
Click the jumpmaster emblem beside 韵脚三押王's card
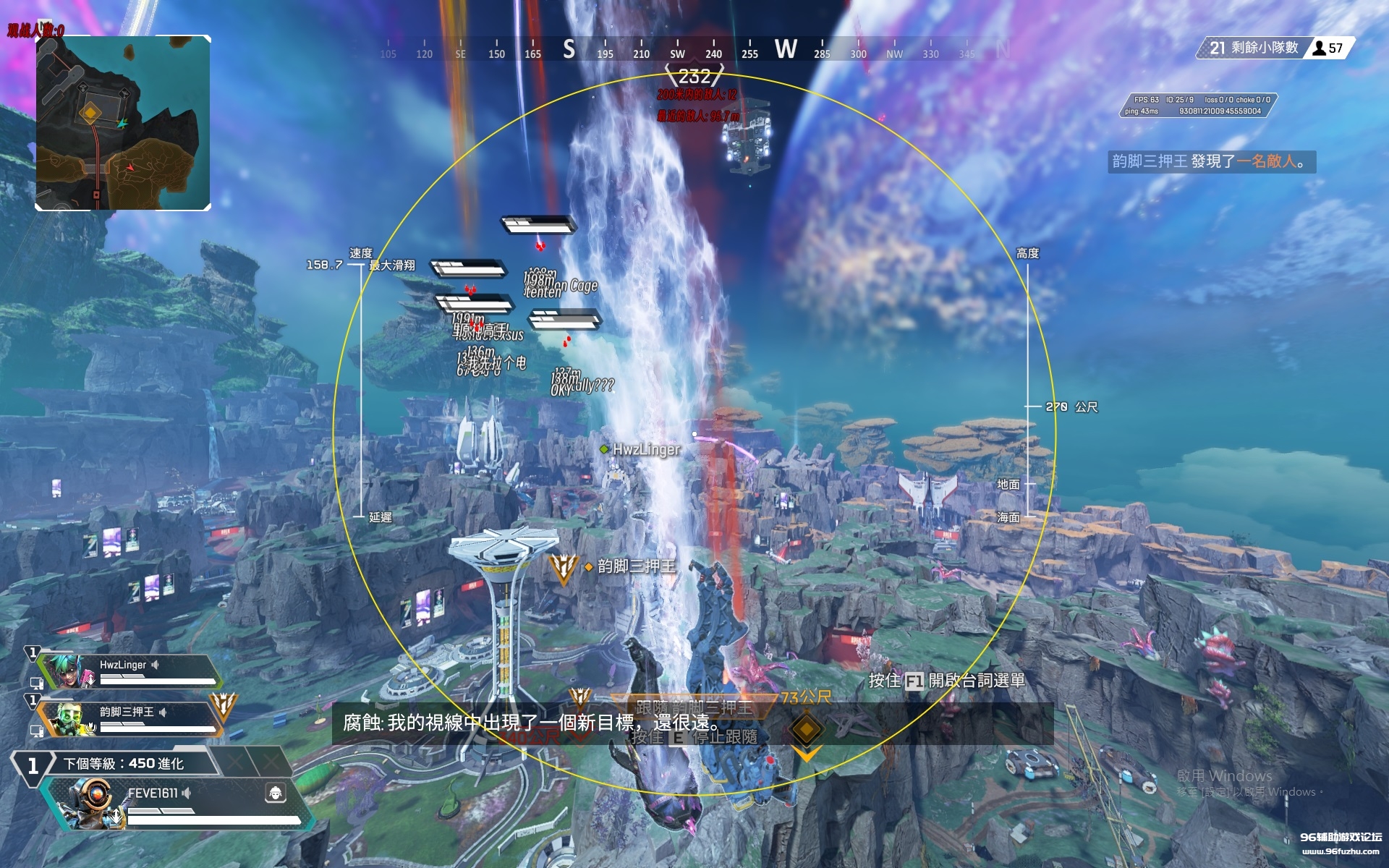pos(223,705)
